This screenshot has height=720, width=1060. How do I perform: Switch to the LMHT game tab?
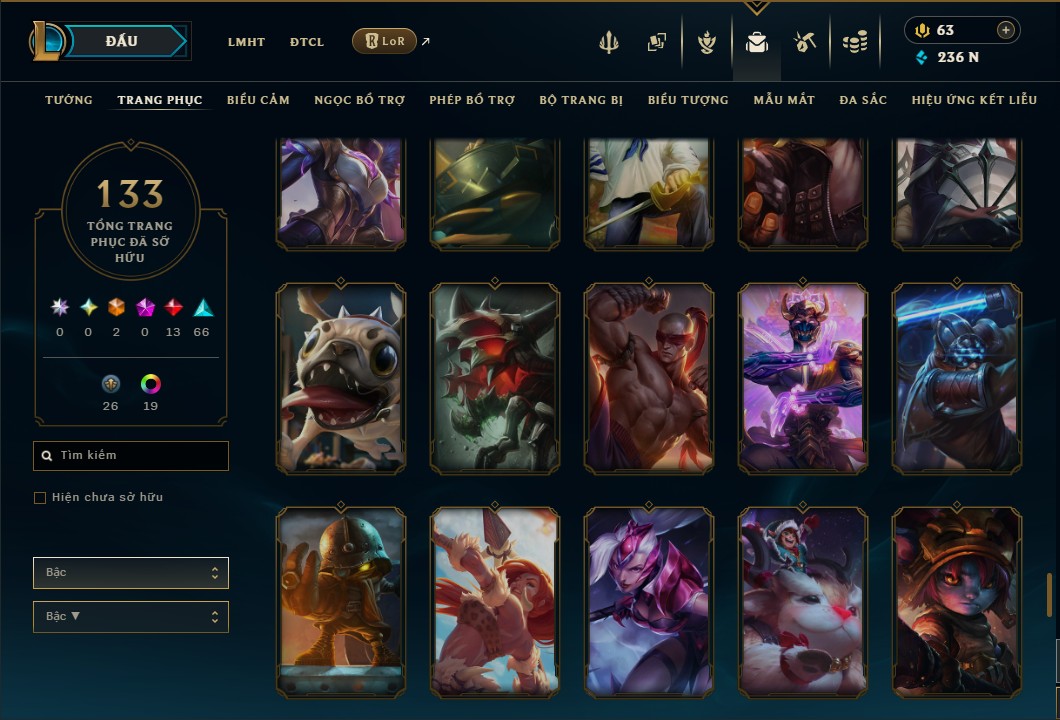(x=246, y=42)
